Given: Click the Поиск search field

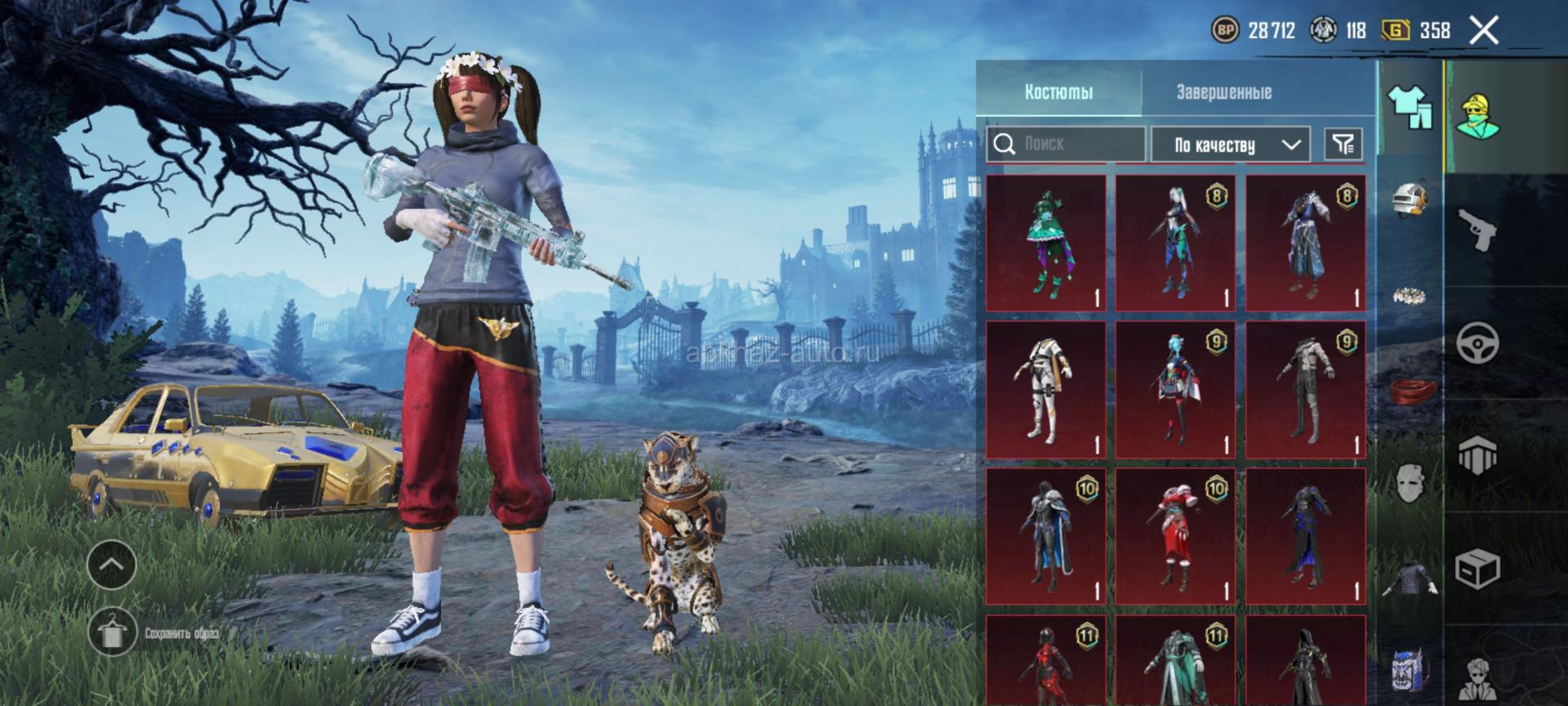Looking at the screenshot, I should (1066, 145).
